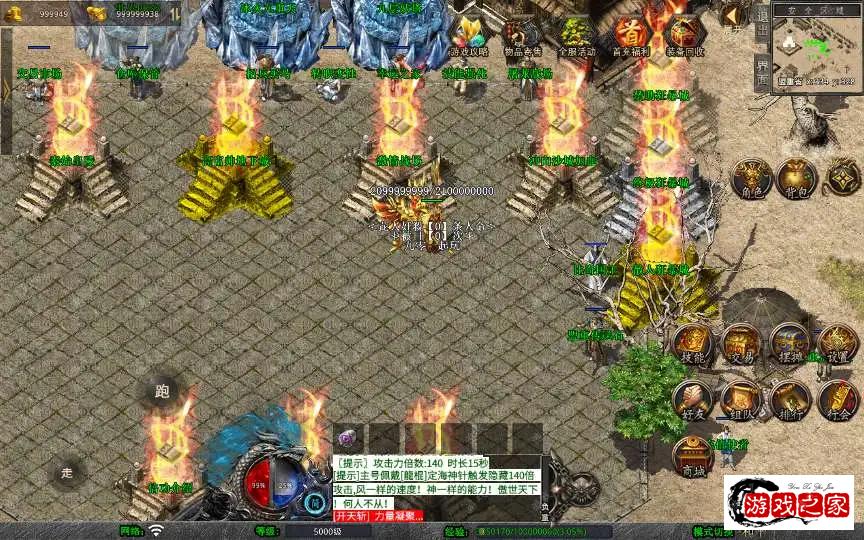Viewport: 864px width, 540px height.
Task: Open the 组队 team panel
Action: pyautogui.click(x=741, y=400)
